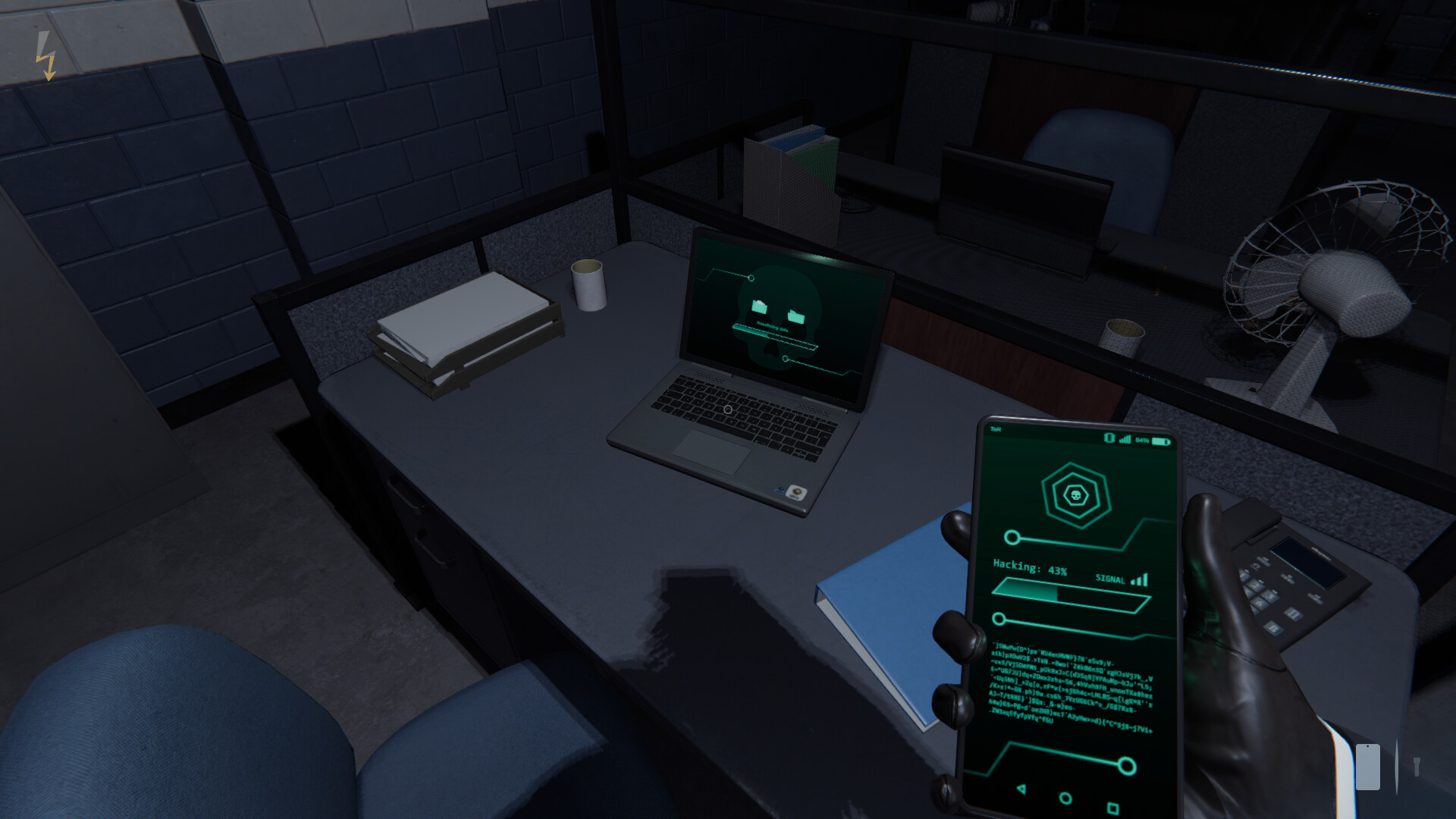Click the battery indicator on the phone
This screenshot has height=819, width=1456.
coord(1160,440)
